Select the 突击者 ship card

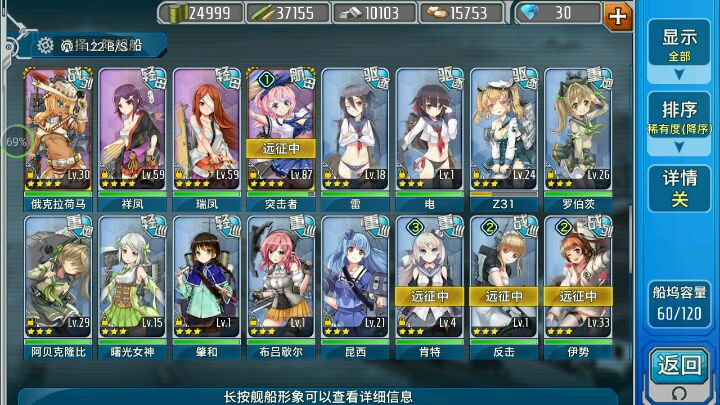(282, 132)
